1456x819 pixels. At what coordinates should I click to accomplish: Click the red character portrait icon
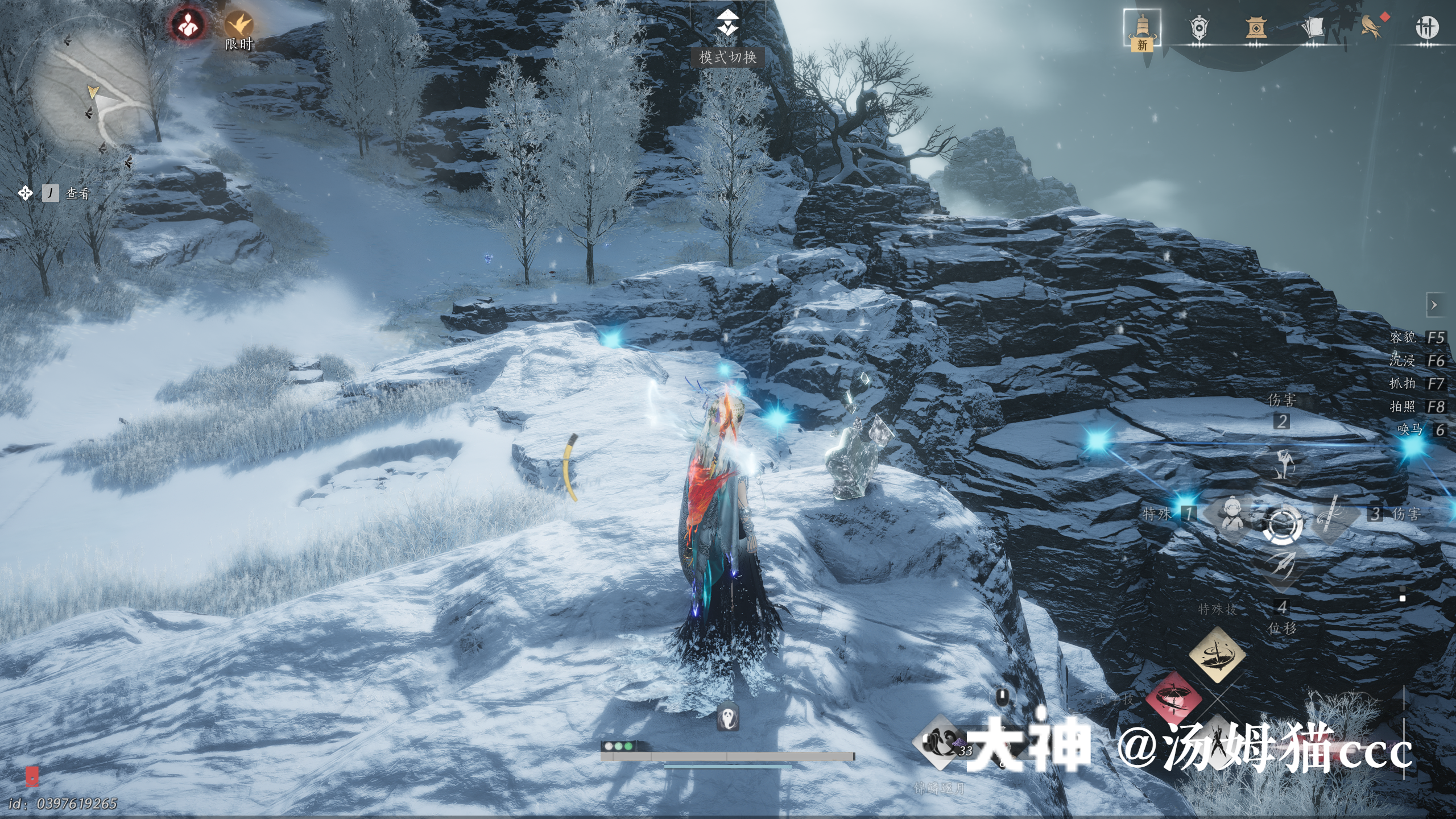tap(187, 24)
